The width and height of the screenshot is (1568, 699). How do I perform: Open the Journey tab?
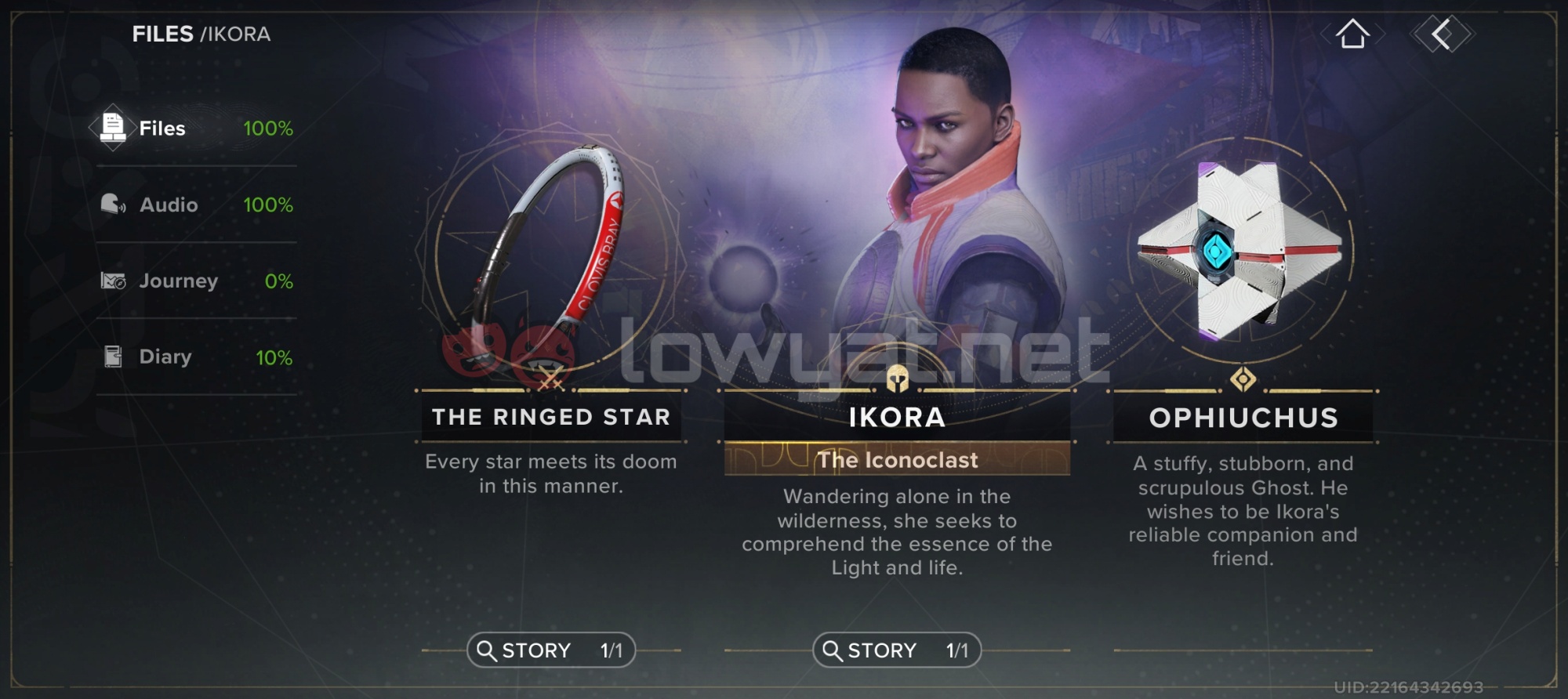pyautogui.click(x=196, y=281)
